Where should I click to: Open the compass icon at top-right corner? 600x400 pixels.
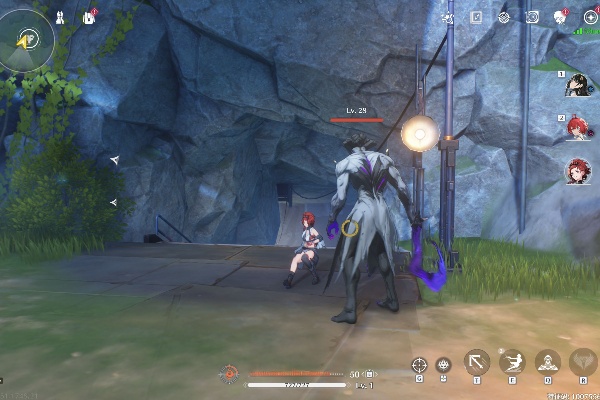point(591,17)
